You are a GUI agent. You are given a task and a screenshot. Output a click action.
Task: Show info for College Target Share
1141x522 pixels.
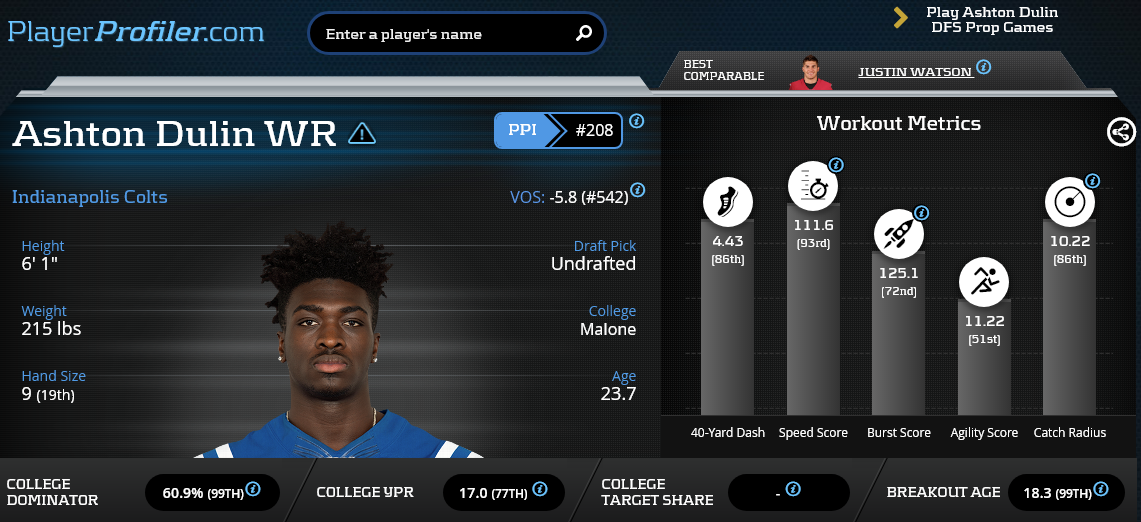(793, 490)
